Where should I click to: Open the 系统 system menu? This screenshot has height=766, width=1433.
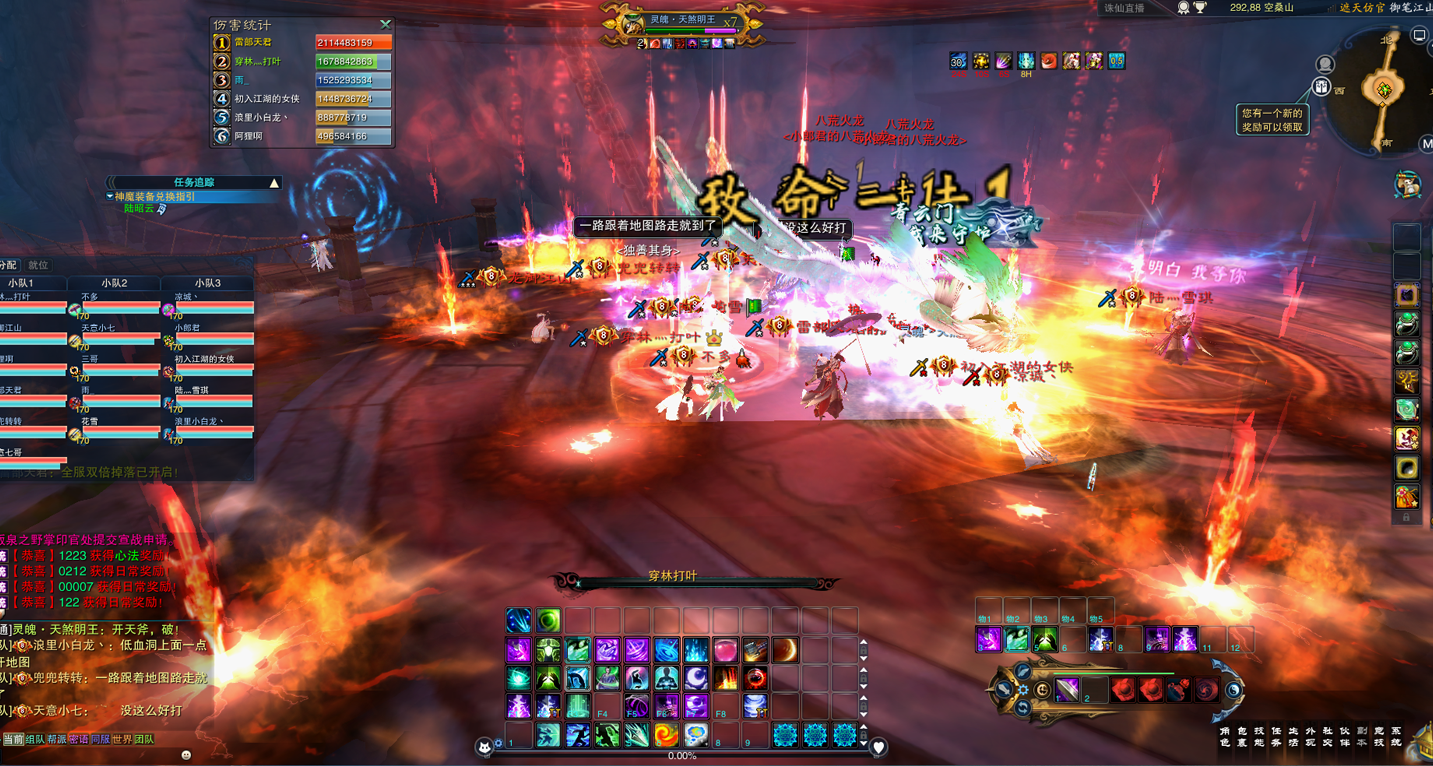tap(1396, 737)
